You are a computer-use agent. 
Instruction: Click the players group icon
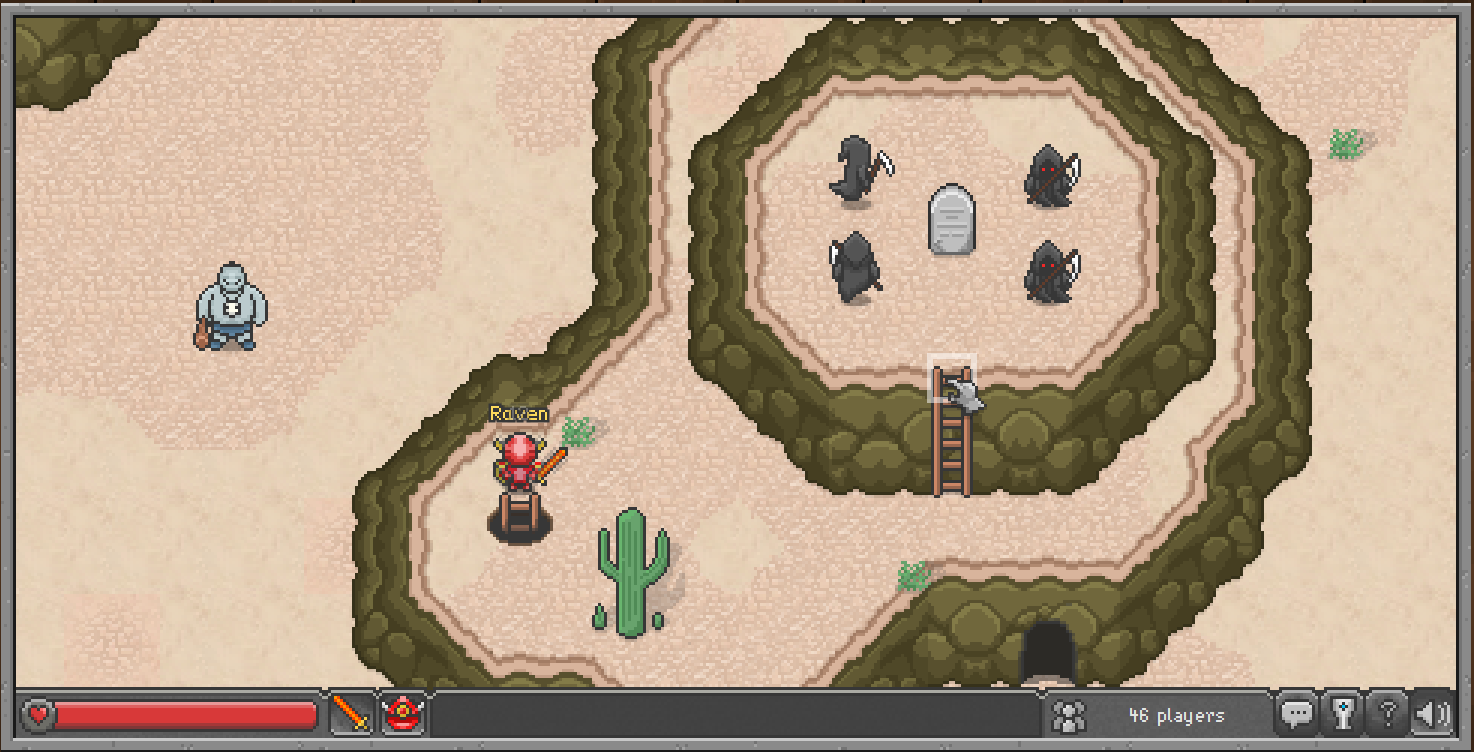tap(1068, 714)
